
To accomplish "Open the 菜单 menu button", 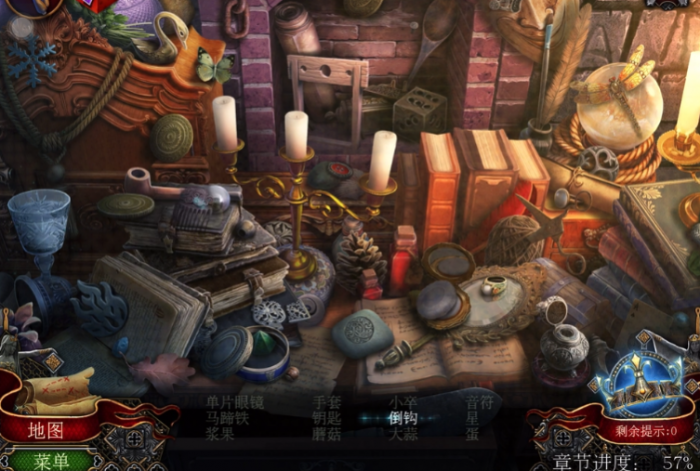I will 50,460.
